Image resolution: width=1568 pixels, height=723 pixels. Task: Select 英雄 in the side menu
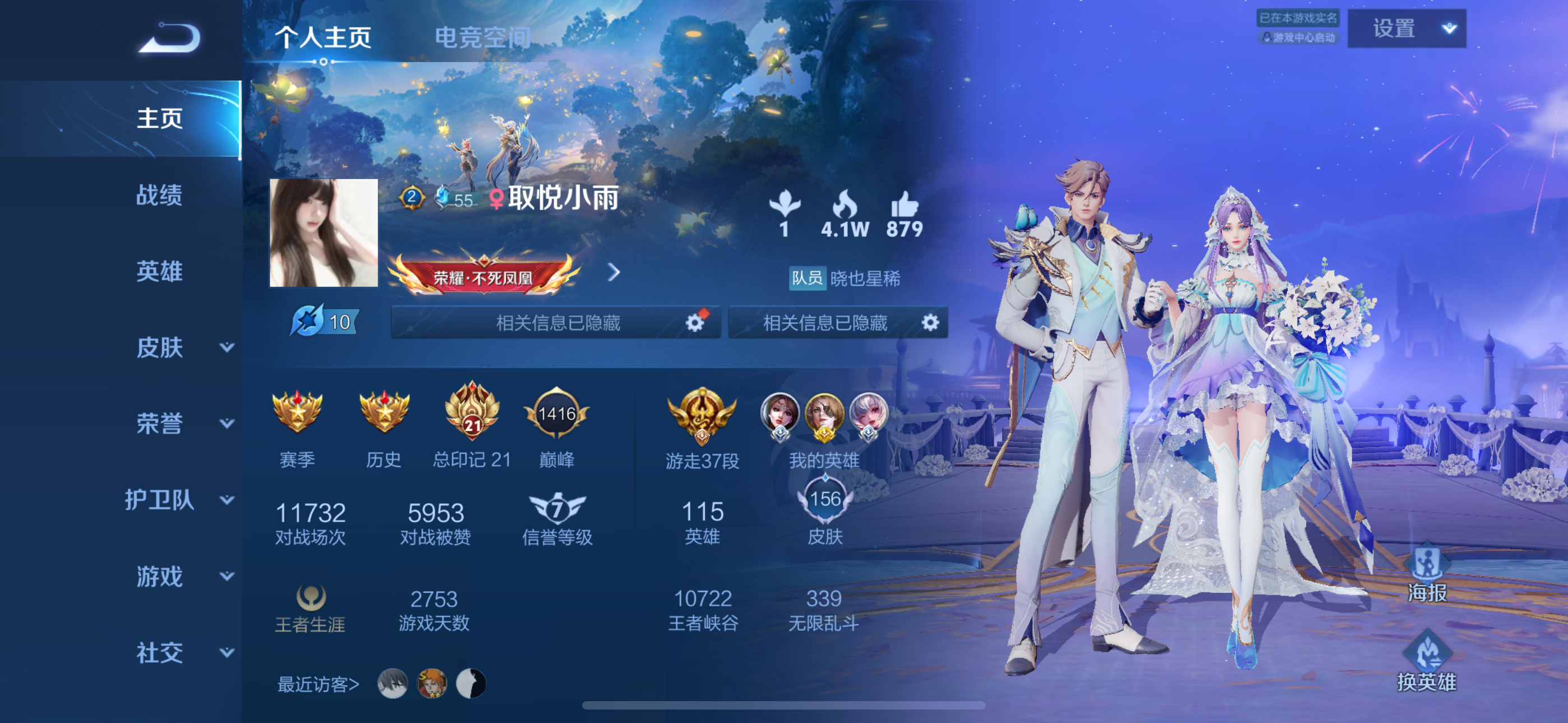[159, 271]
